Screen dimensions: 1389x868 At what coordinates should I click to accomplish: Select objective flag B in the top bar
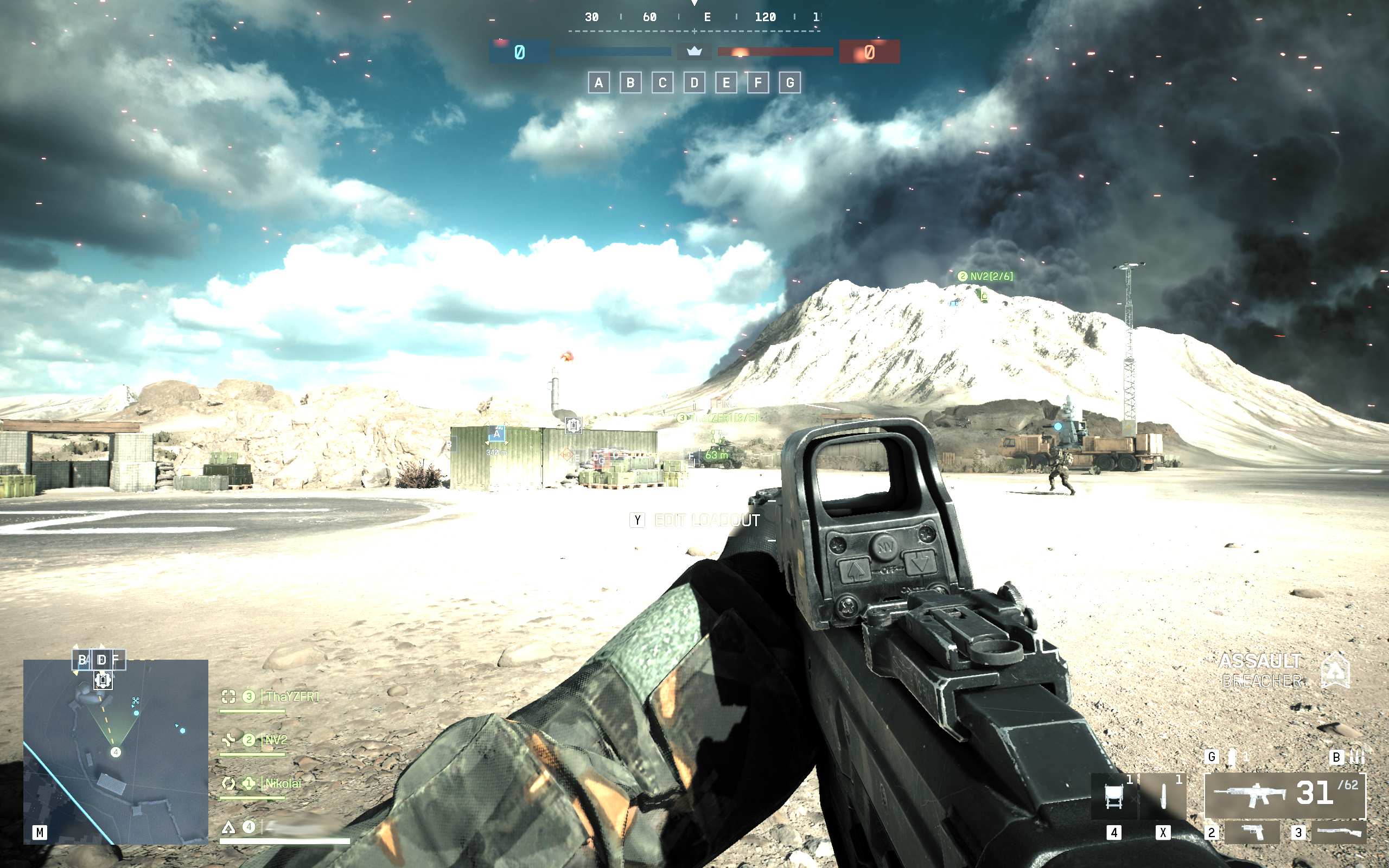pyautogui.click(x=630, y=83)
